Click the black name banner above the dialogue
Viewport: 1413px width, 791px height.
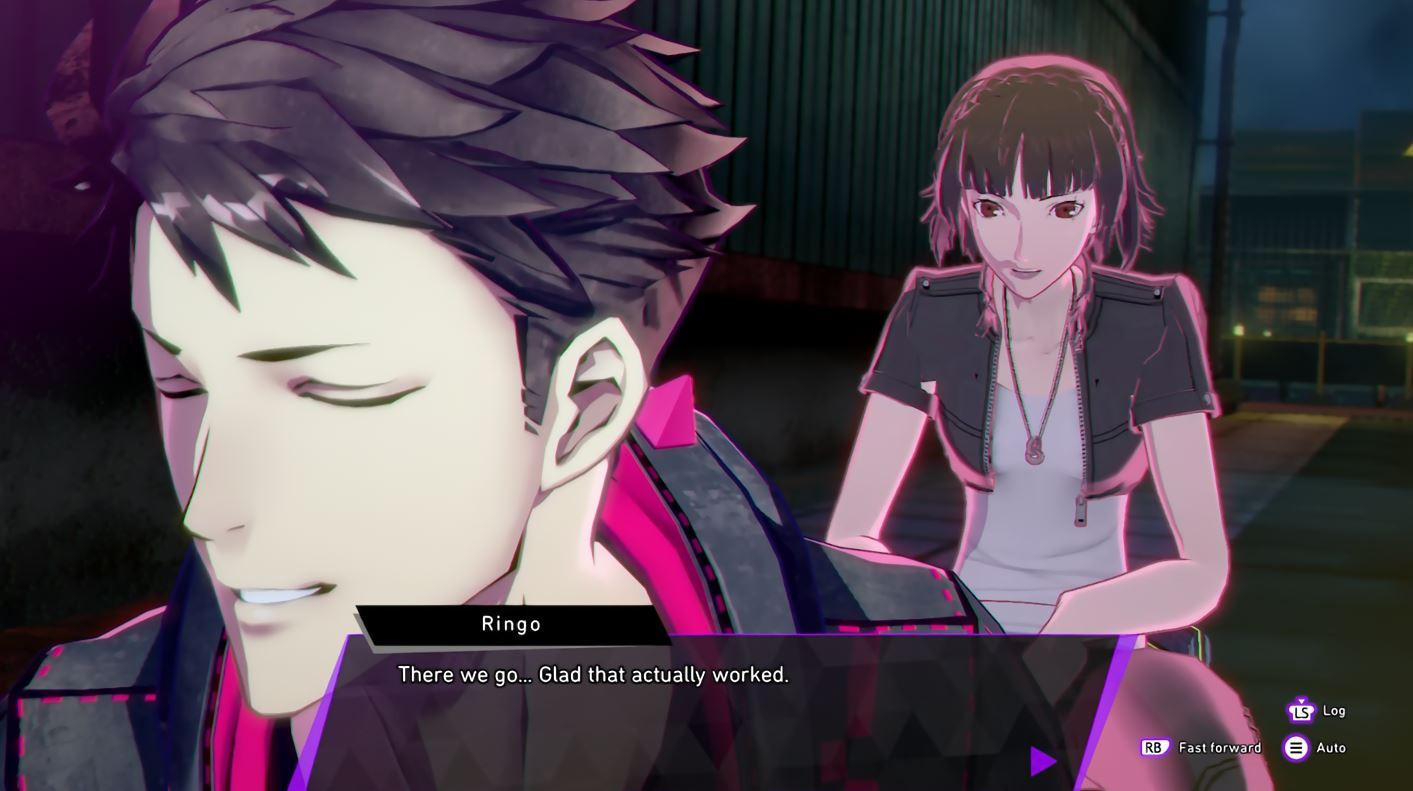[x=511, y=623]
